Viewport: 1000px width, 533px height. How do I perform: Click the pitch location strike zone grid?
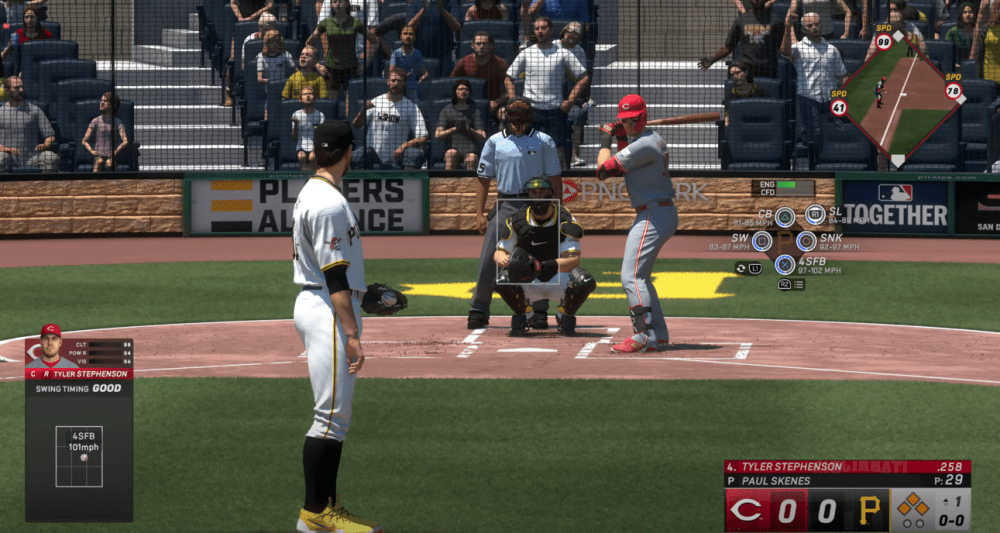[x=79, y=456]
